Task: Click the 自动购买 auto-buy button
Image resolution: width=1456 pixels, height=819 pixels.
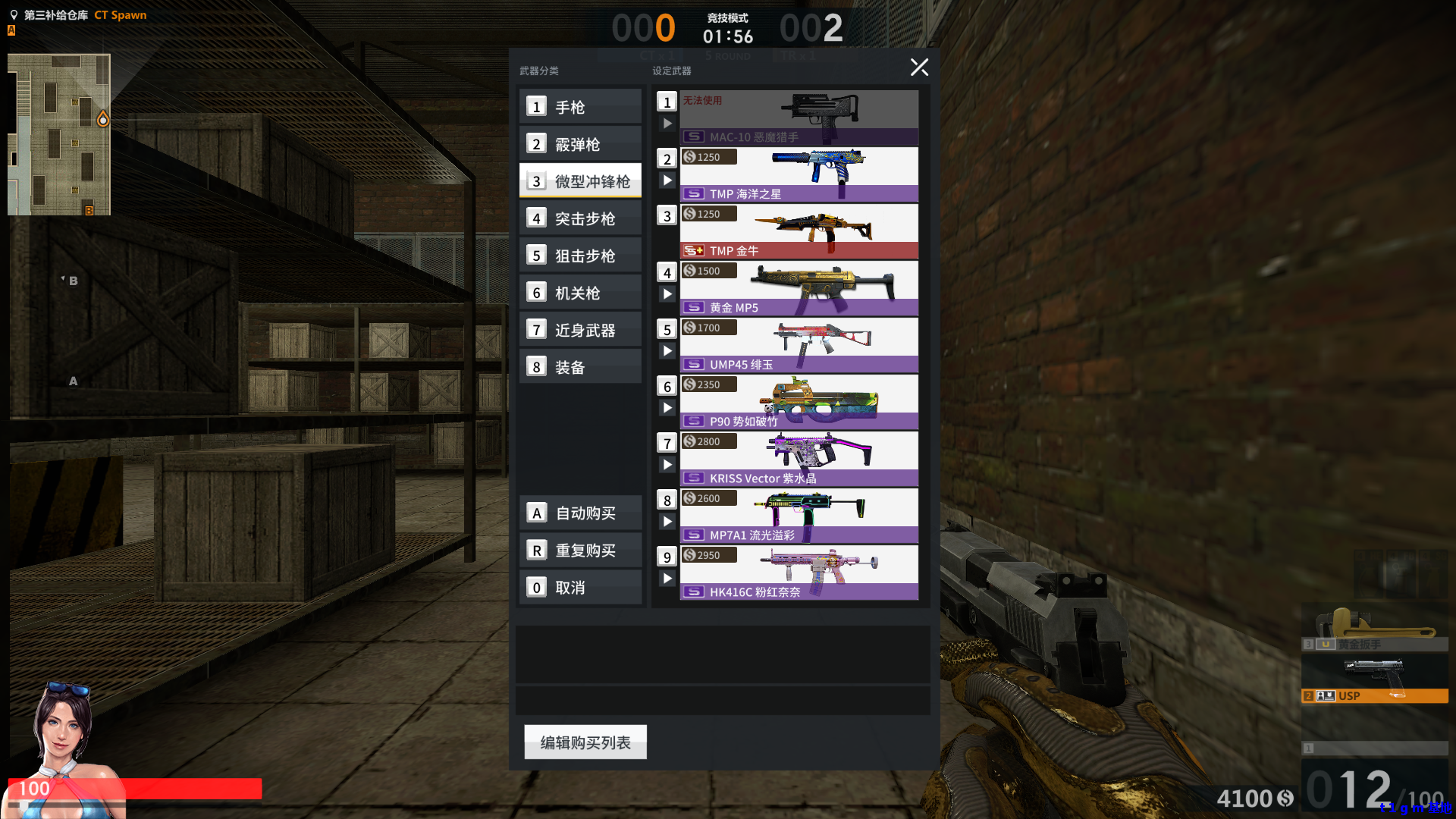Action: click(581, 513)
